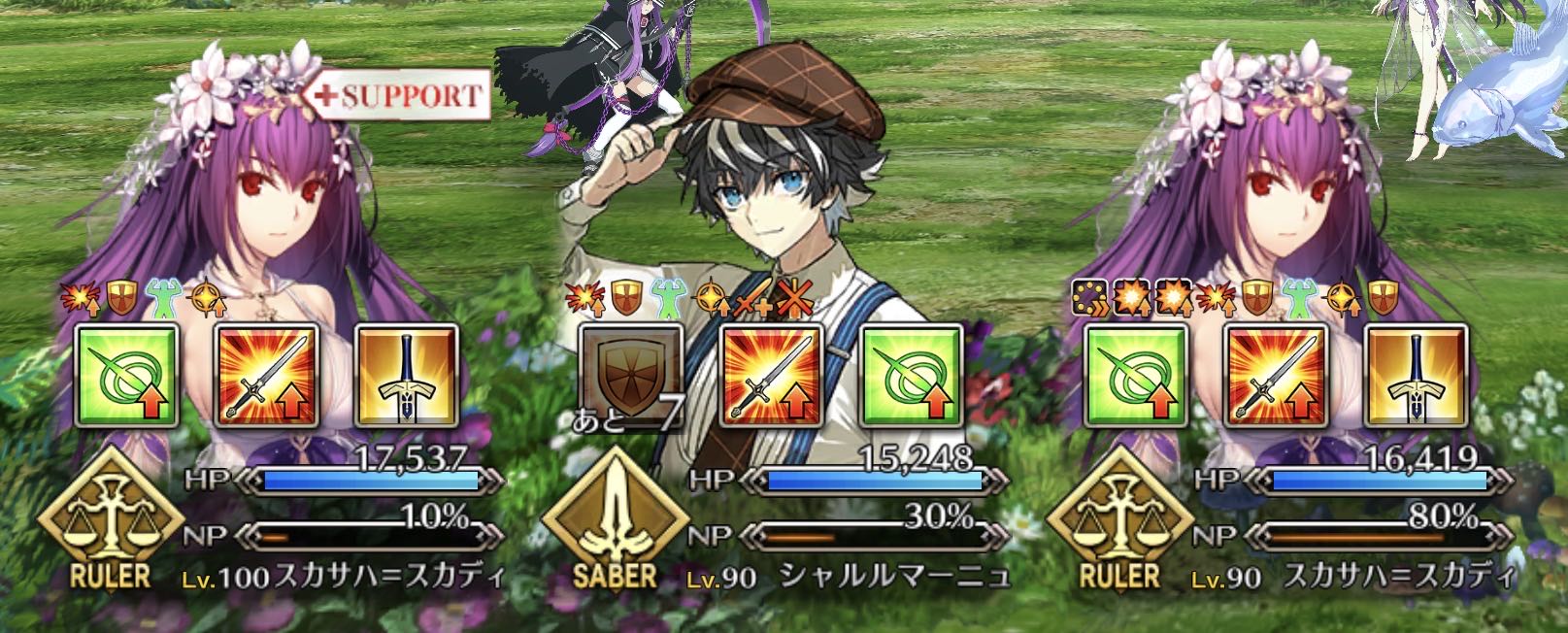The height and width of the screenshot is (633, 1568).
Task: Trigger Lv.90 Skadi's golden sword skill
Action: (1416, 375)
